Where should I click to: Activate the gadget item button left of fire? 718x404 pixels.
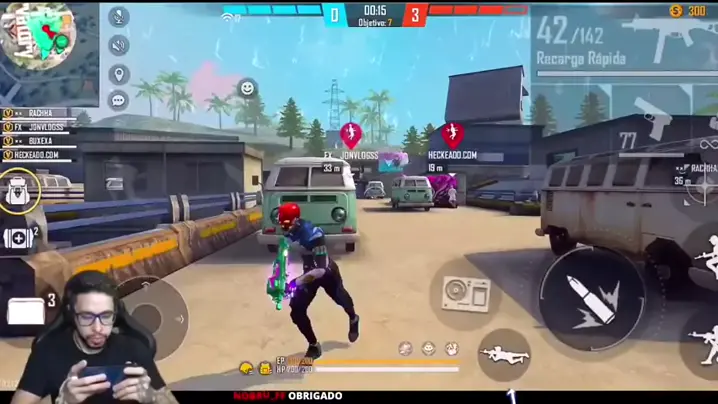[x=466, y=294]
